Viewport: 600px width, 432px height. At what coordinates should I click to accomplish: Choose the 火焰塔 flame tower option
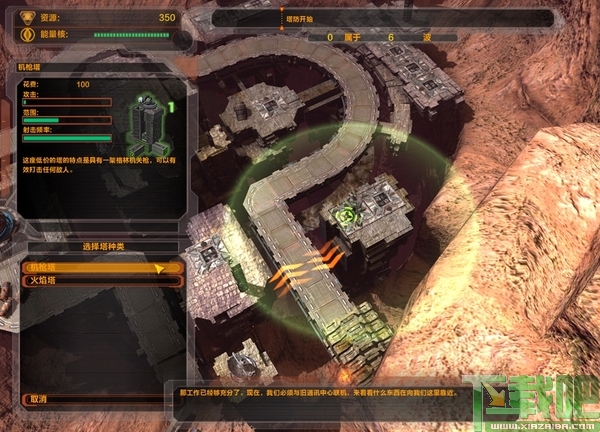pos(100,281)
